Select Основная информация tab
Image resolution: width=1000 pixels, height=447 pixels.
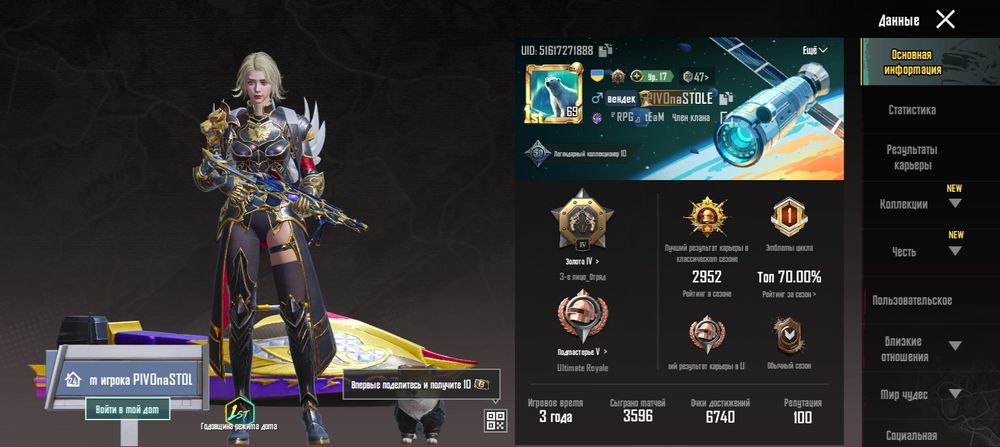[911, 63]
